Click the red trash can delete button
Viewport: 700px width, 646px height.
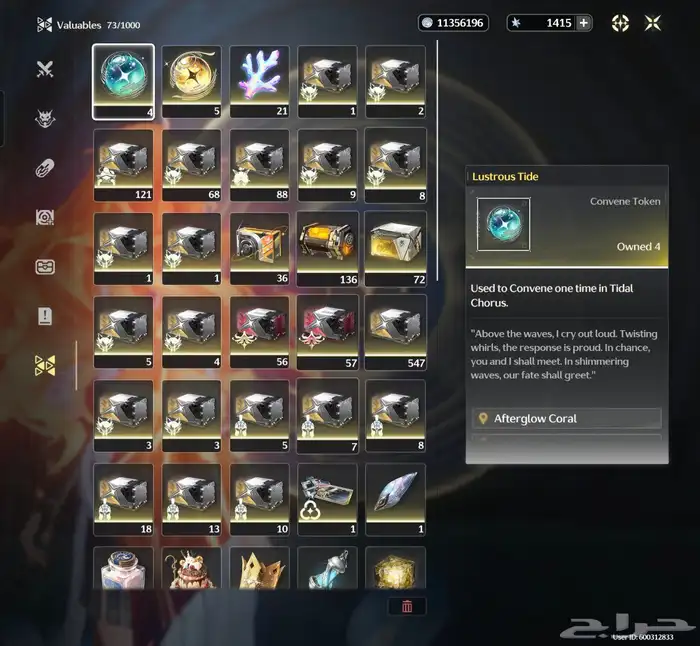[407, 606]
